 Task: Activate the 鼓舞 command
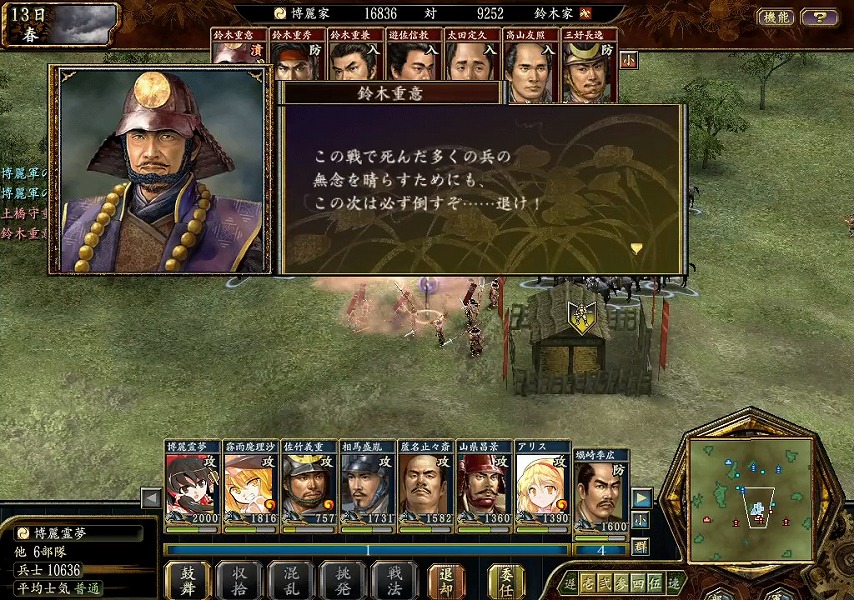tap(188, 579)
